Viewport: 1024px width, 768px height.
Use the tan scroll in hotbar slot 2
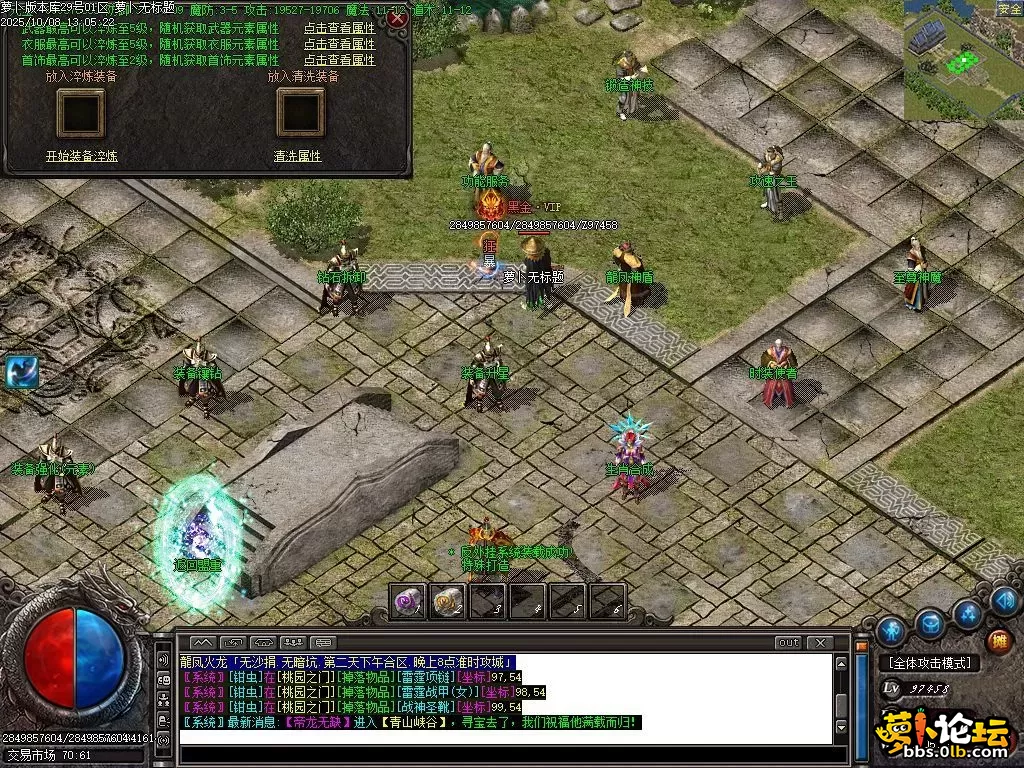(447, 600)
